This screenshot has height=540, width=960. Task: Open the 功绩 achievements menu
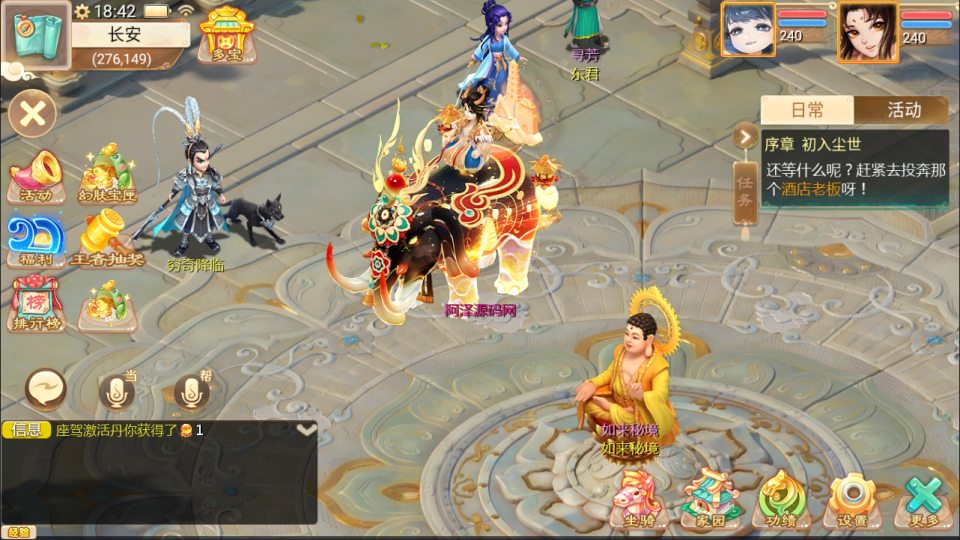pyautogui.click(x=781, y=497)
